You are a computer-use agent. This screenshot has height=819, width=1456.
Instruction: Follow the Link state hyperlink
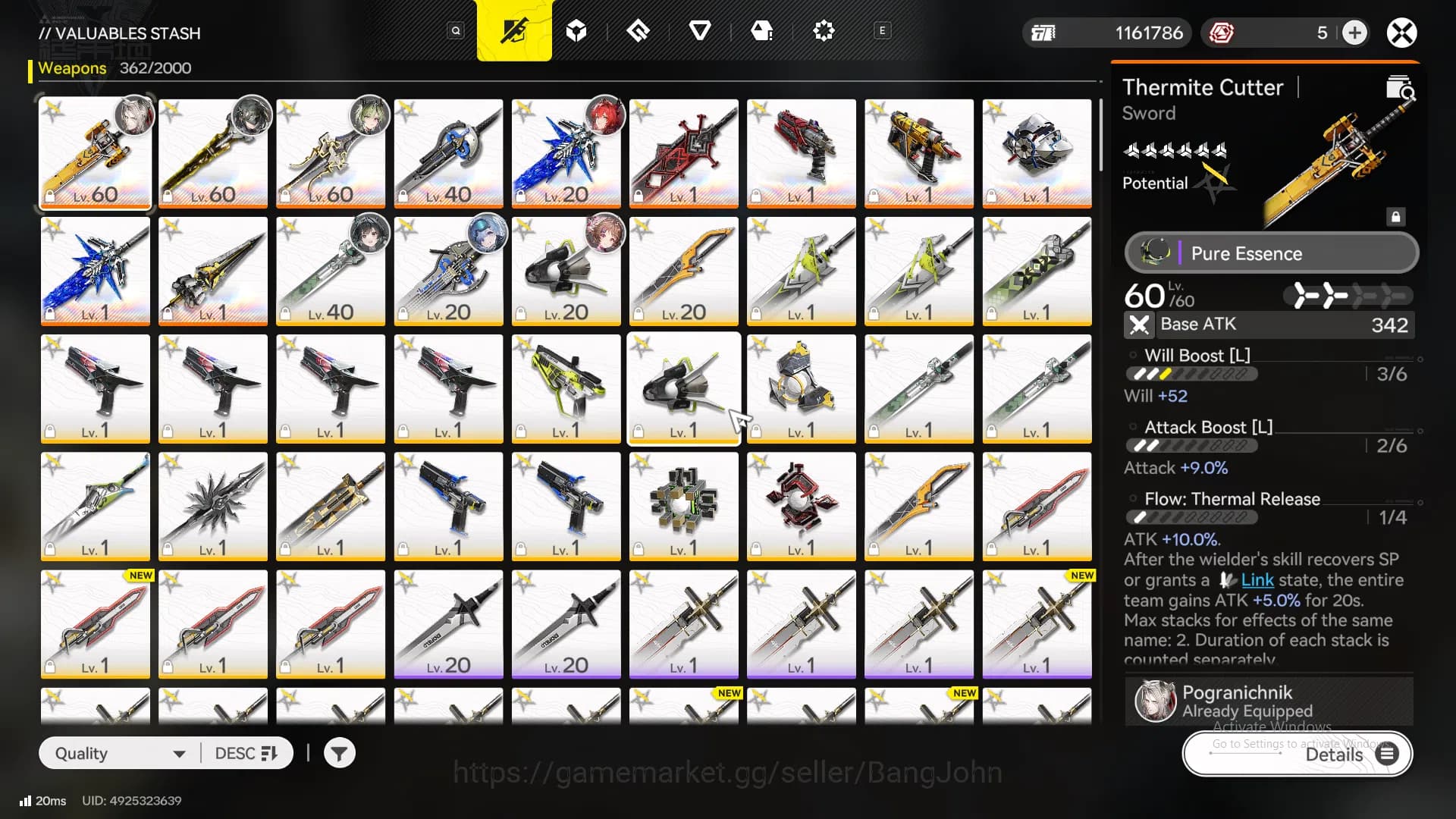(x=1257, y=580)
